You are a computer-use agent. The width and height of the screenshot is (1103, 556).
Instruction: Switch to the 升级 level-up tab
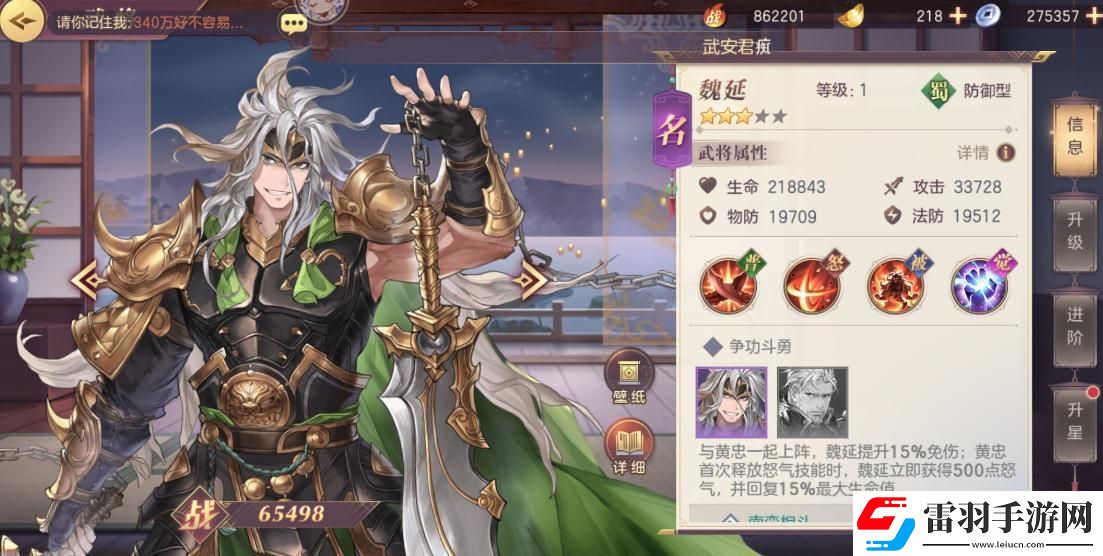click(1075, 228)
